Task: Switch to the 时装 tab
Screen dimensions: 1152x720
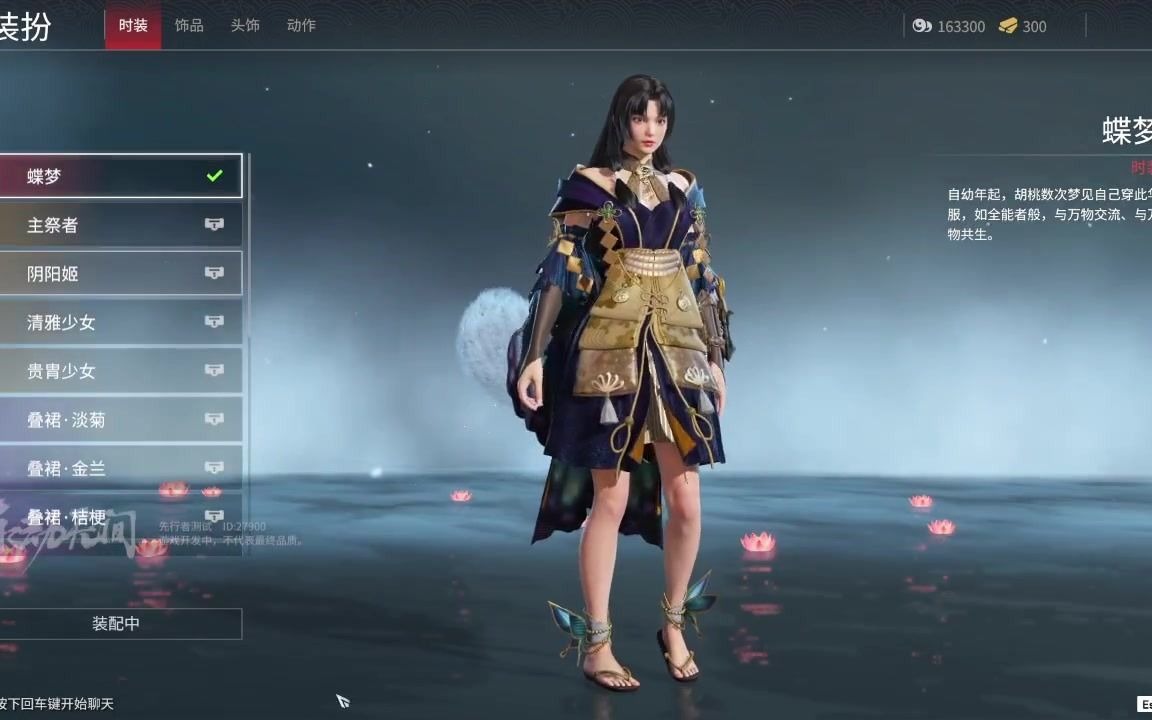Action: click(133, 26)
